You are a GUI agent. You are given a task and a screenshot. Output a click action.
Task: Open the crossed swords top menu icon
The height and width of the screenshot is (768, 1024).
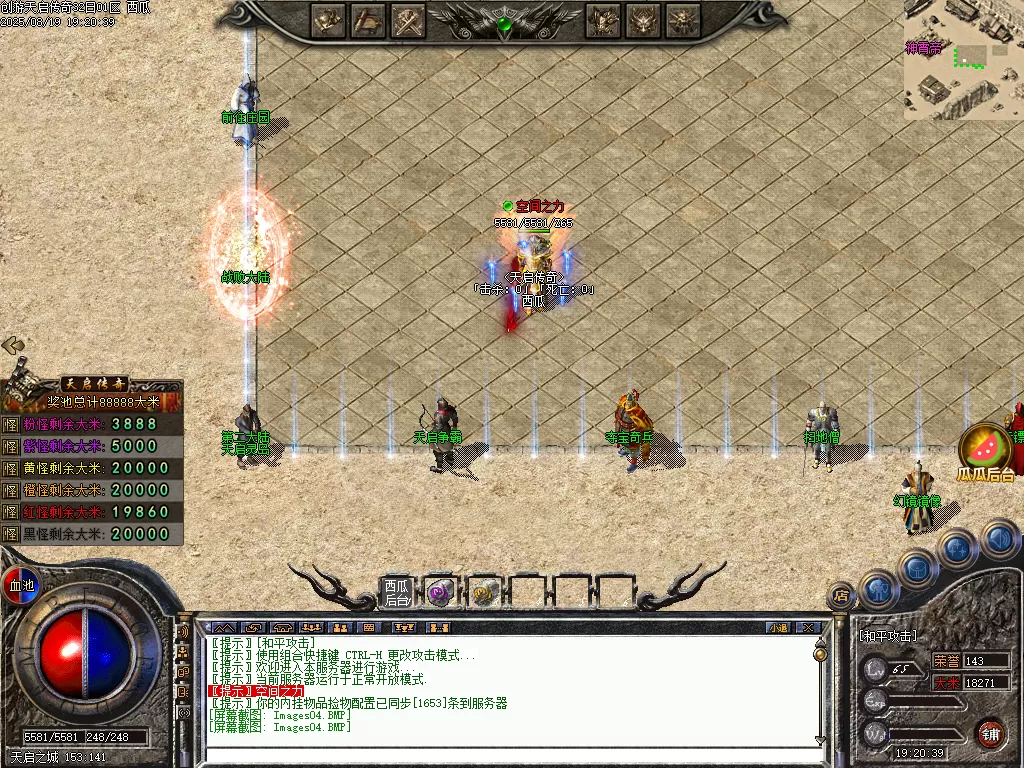(409, 20)
